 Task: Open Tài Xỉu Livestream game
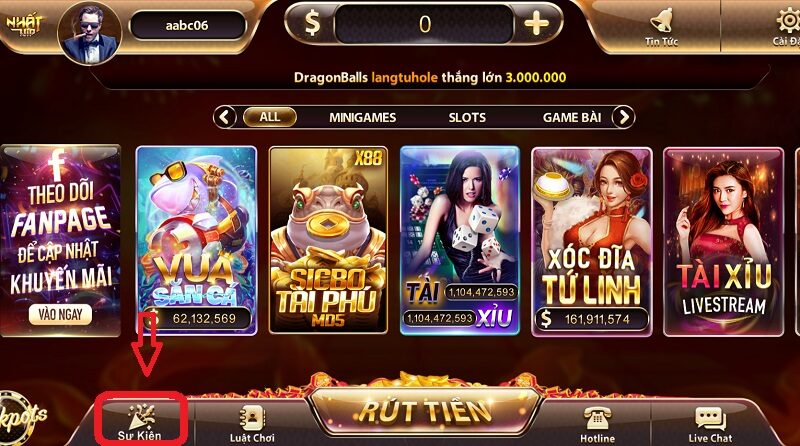coord(722,240)
